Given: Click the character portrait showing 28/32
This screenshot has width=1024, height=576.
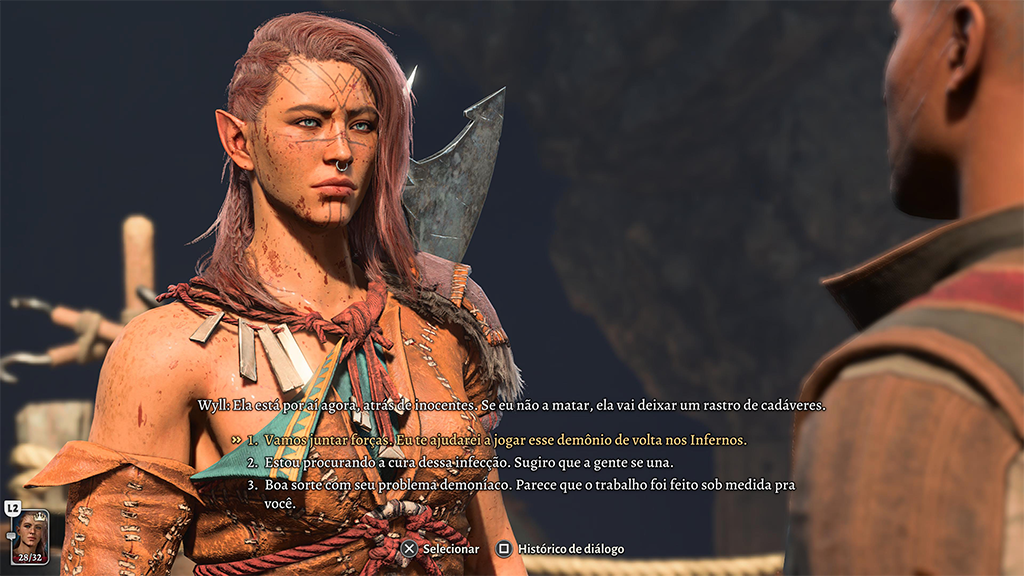Looking at the screenshot, I should [30, 538].
